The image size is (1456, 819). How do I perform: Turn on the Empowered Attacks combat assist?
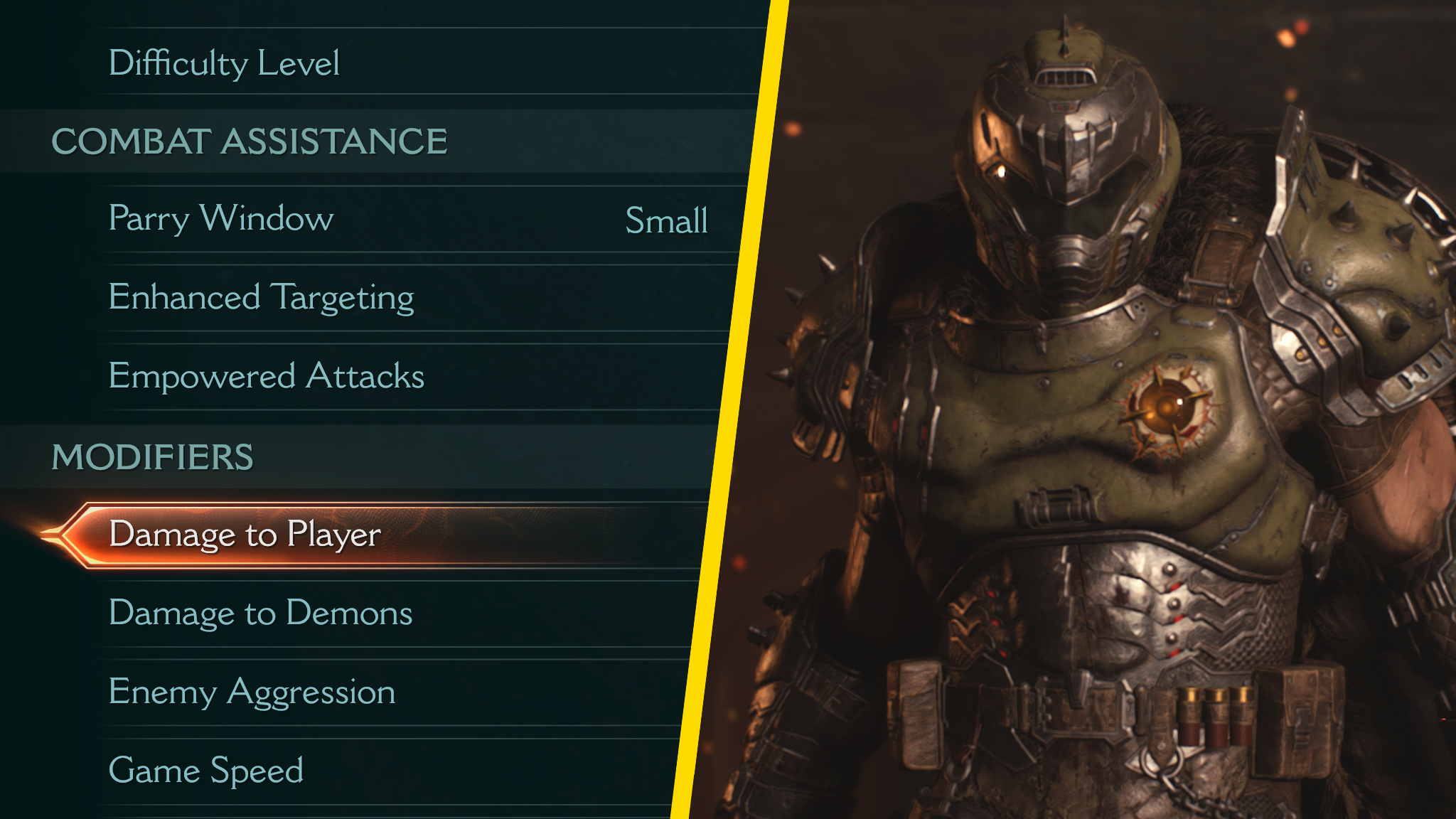coord(267,377)
